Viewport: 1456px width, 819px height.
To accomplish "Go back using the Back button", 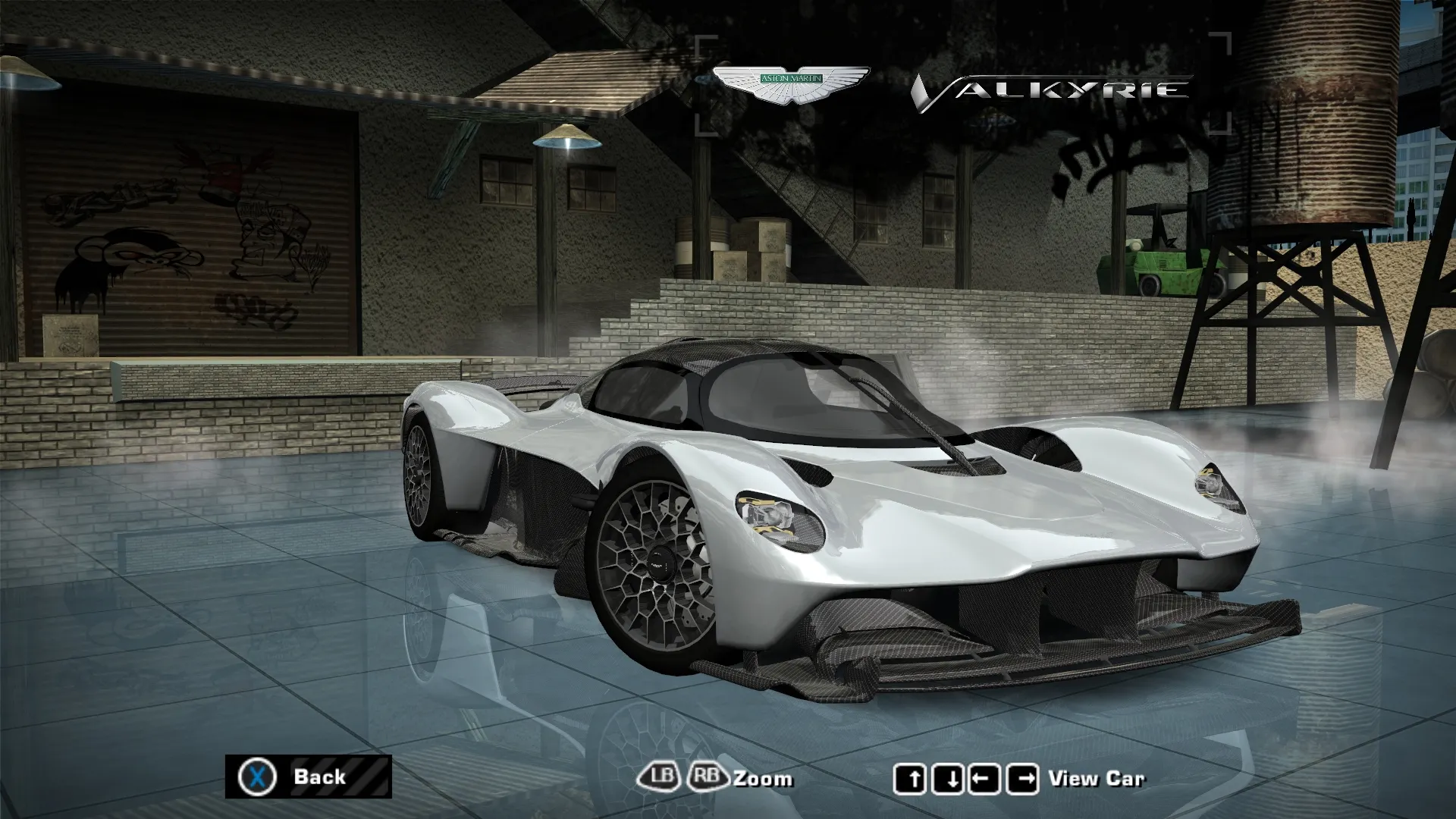I will click(308, 777).
